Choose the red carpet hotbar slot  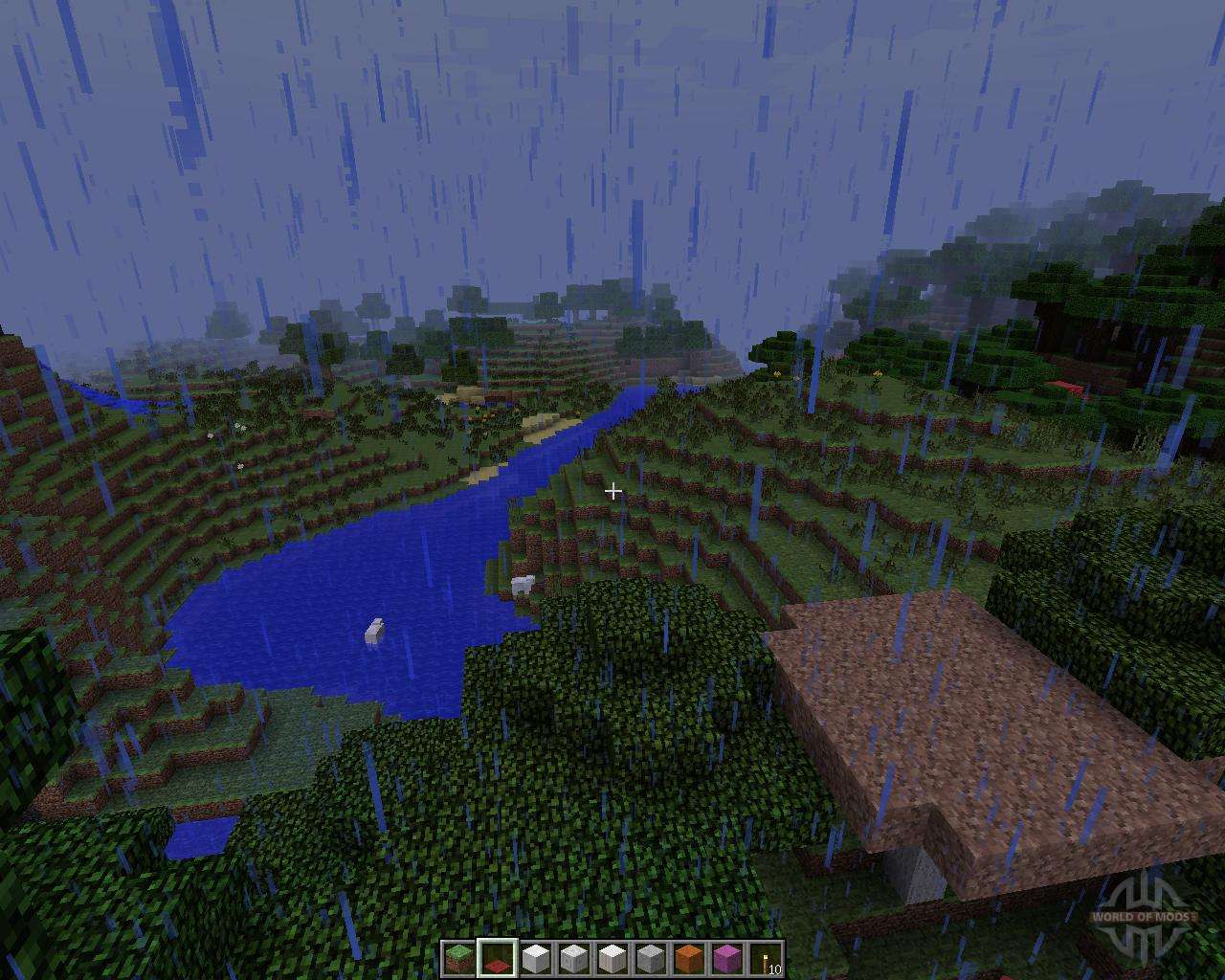[x=498, y=958]
